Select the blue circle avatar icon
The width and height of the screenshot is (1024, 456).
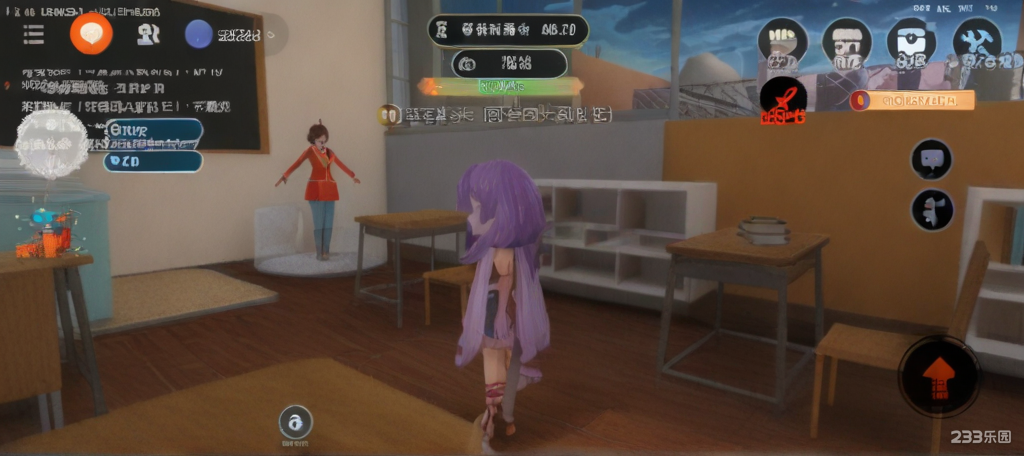pyautogui.click(x=199, y=34)
